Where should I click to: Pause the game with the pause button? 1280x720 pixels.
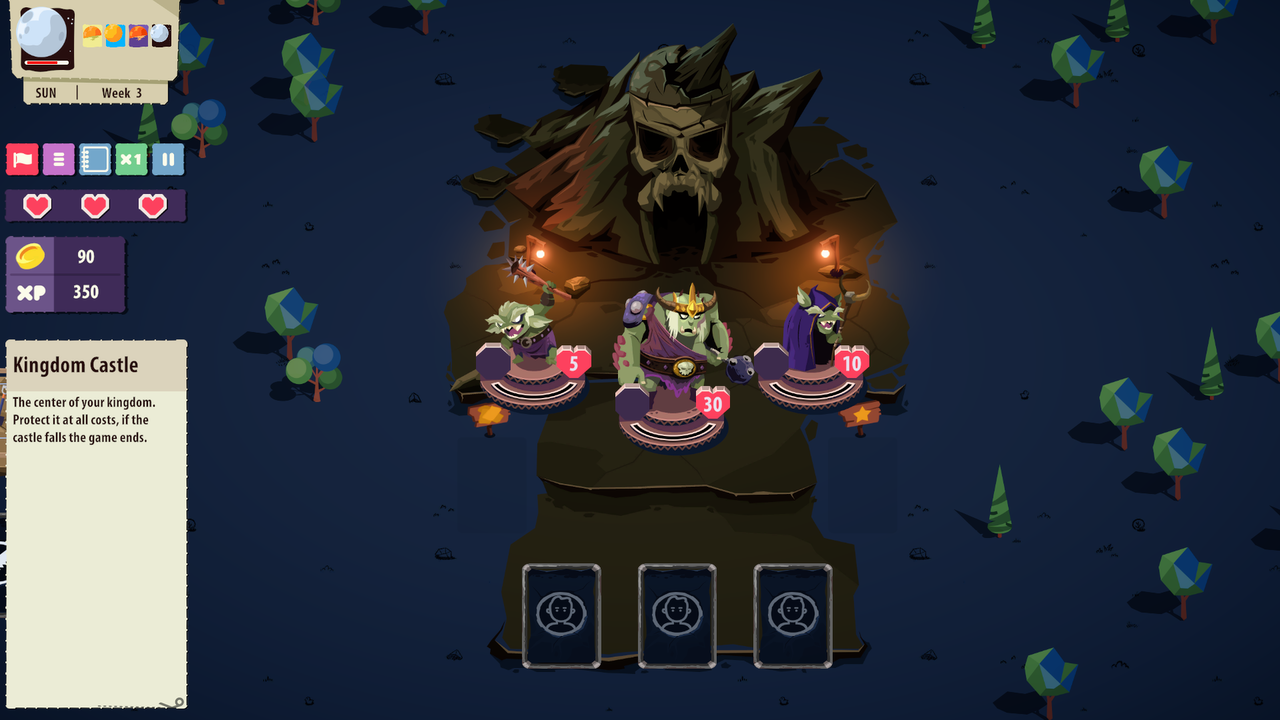(x=168, y=159)
